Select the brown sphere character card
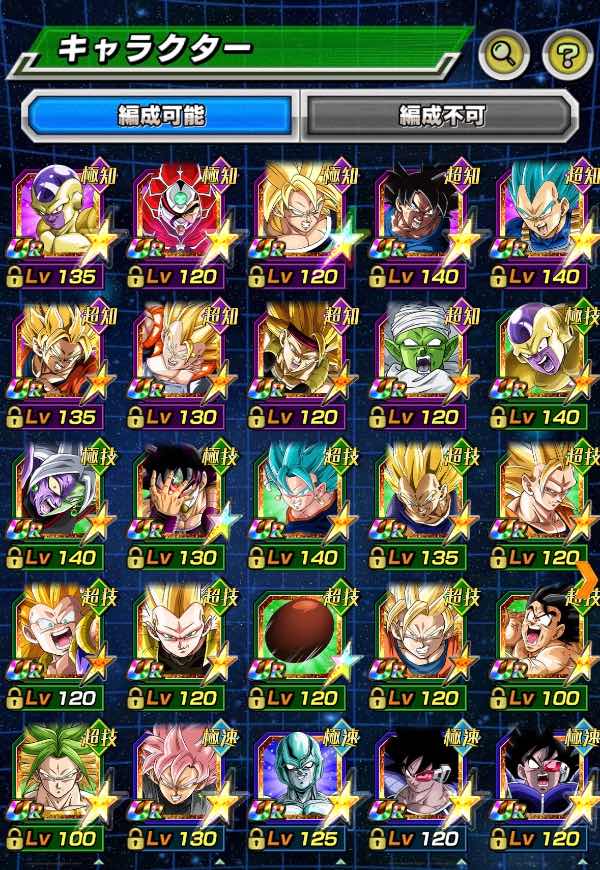600x870 pixels. point(300,638)
